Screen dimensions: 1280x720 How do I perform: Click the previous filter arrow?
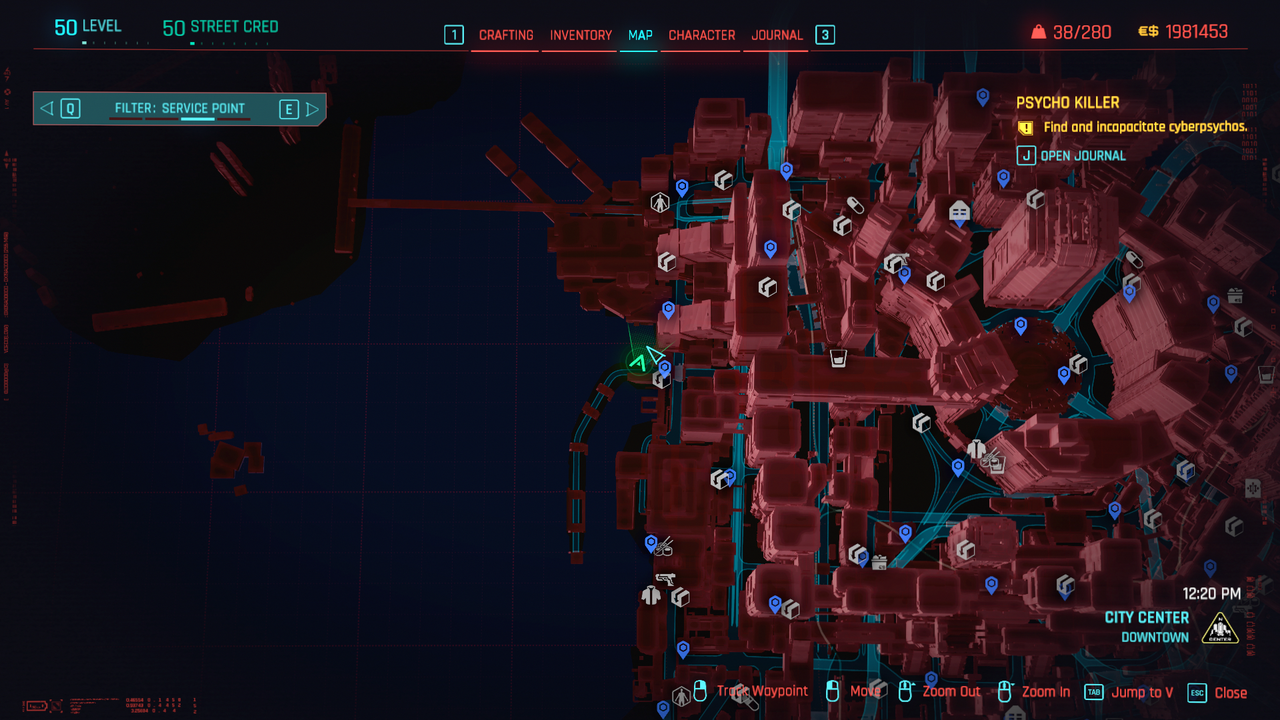[47, 108]
